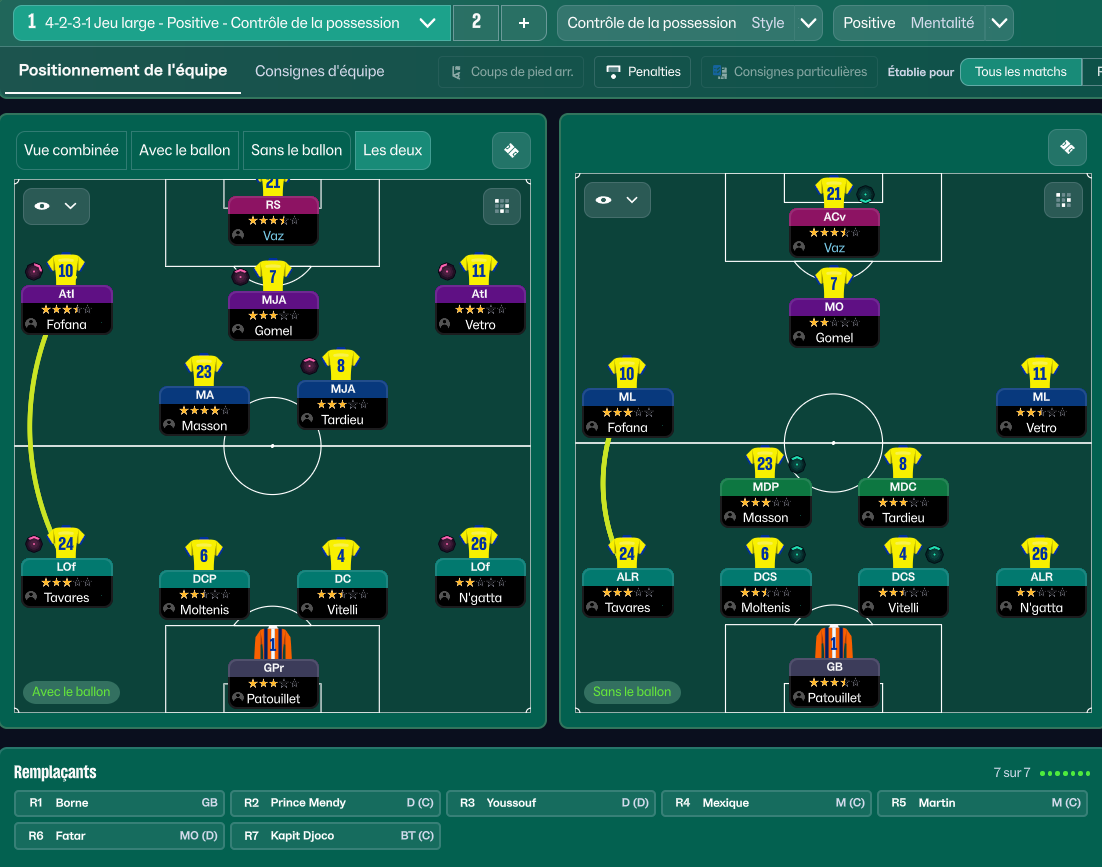Select goalkeeper Patouillet's GPr card

[x=273, y=684]
